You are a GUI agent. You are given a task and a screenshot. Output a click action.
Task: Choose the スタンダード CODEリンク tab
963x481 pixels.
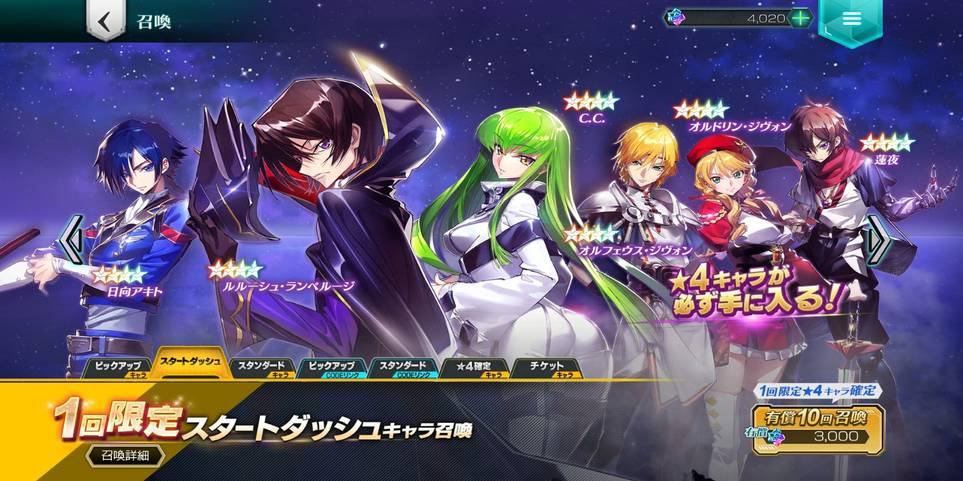403,368
